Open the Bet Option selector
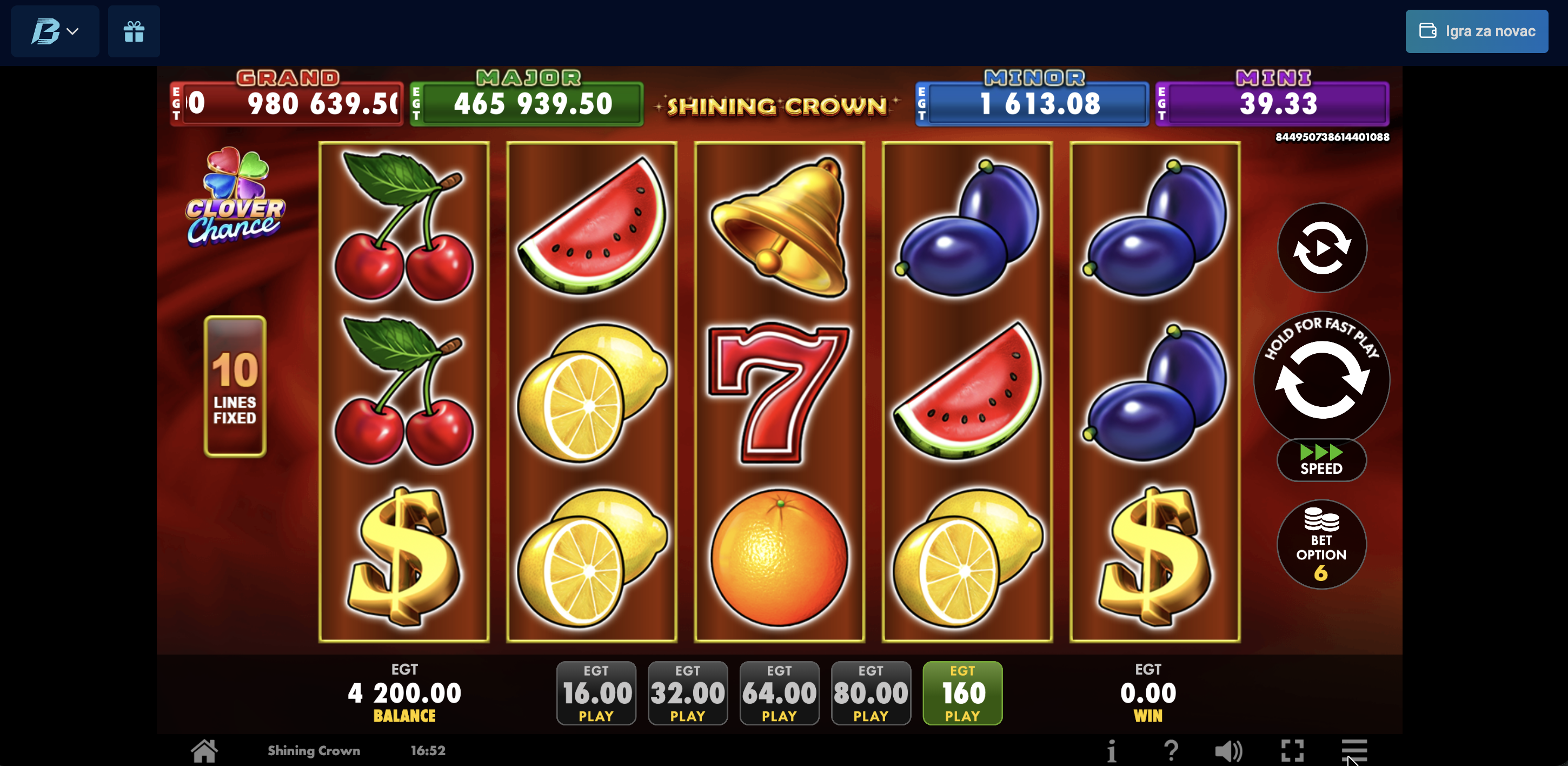 pos(1321,544)
